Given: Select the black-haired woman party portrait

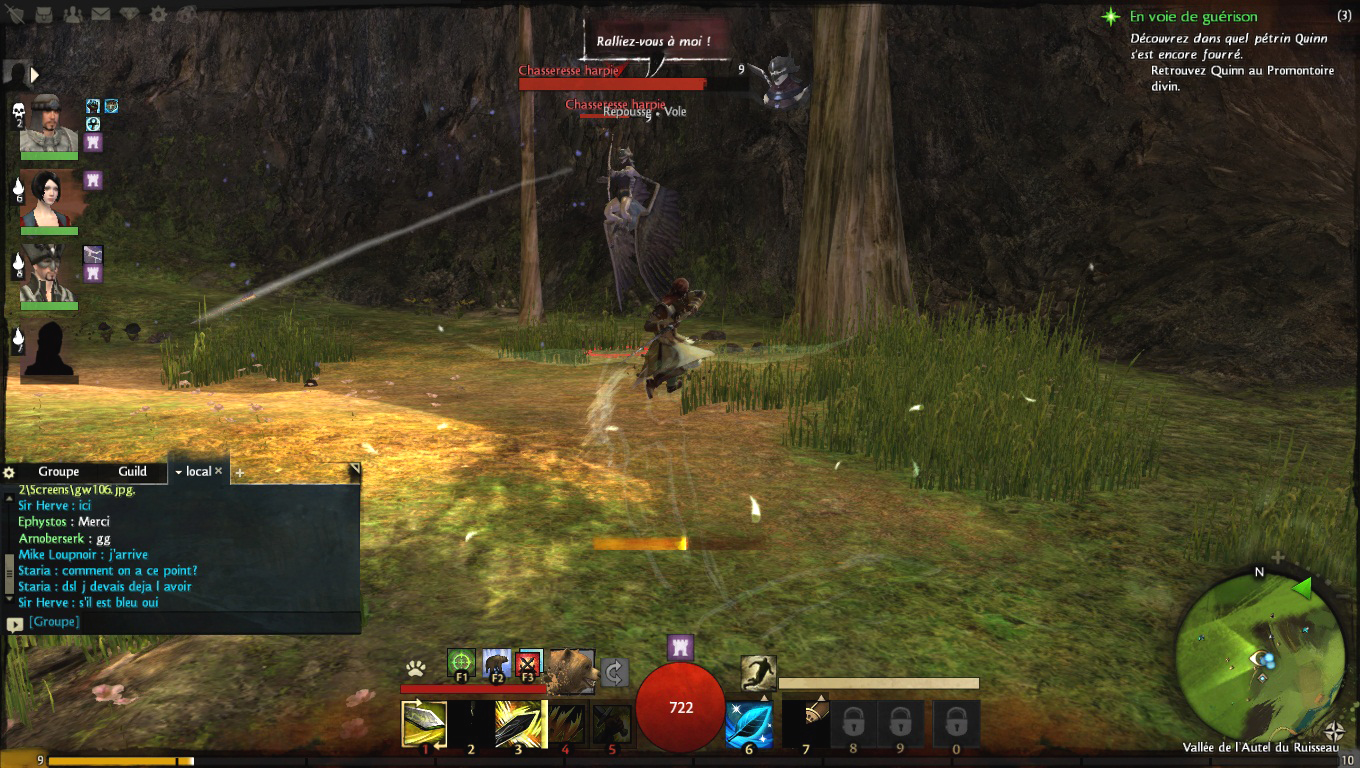Looking at the screenshot, I should click(x=48, y=199).
